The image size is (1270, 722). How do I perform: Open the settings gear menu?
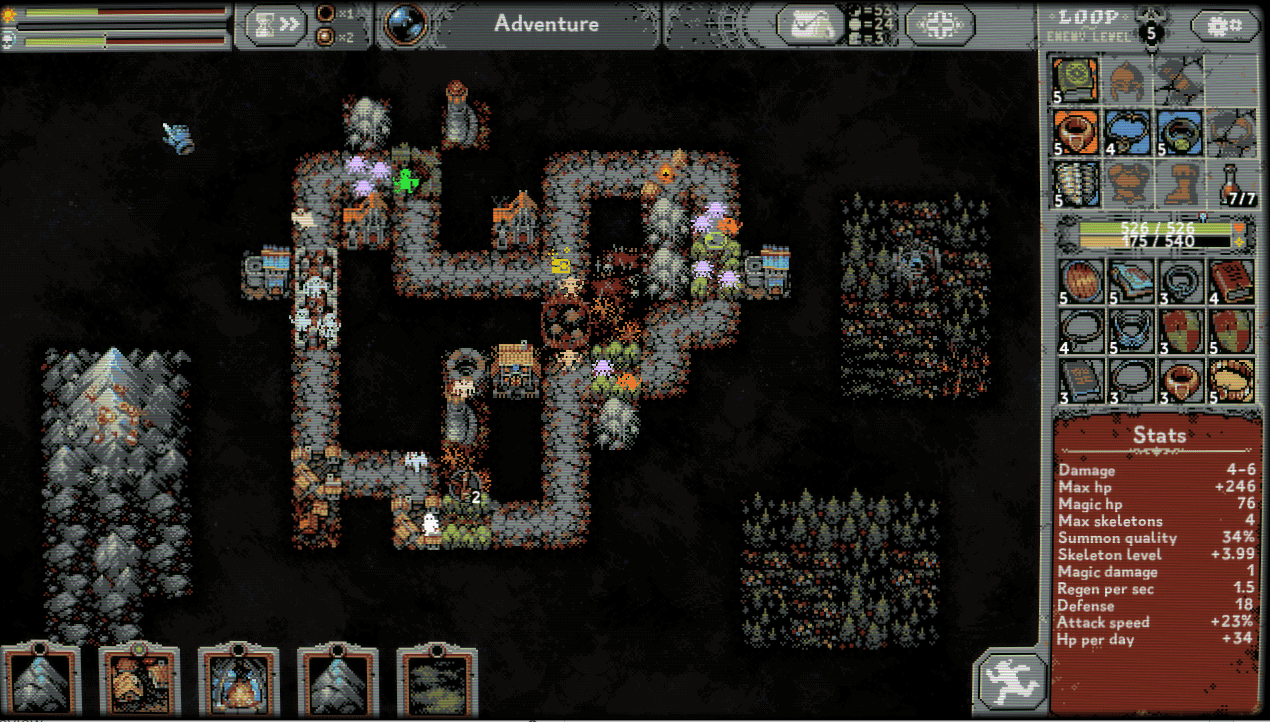1223,25
